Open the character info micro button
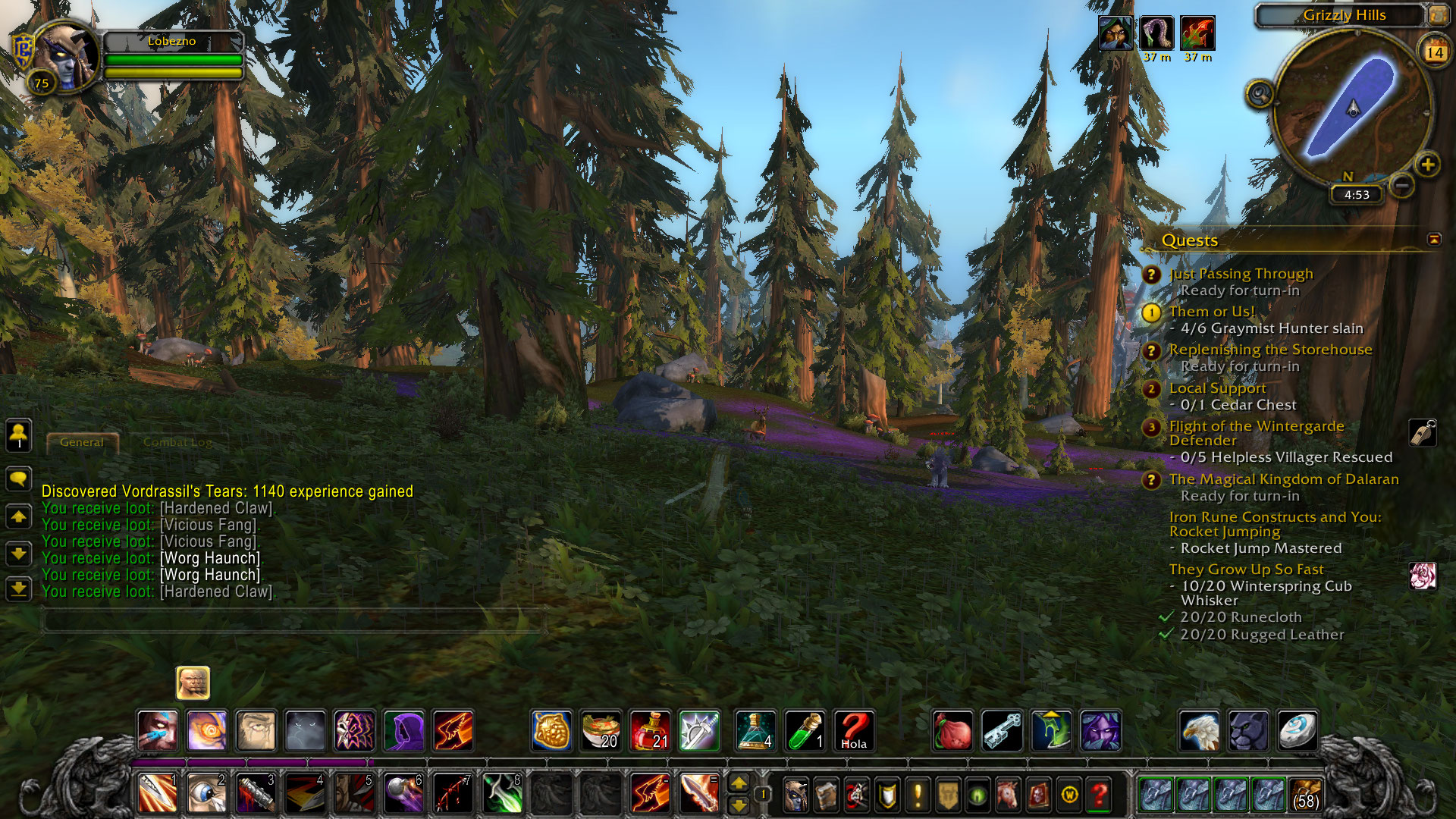This screenshot has height=819, width=1456. (x=795, y=795)
